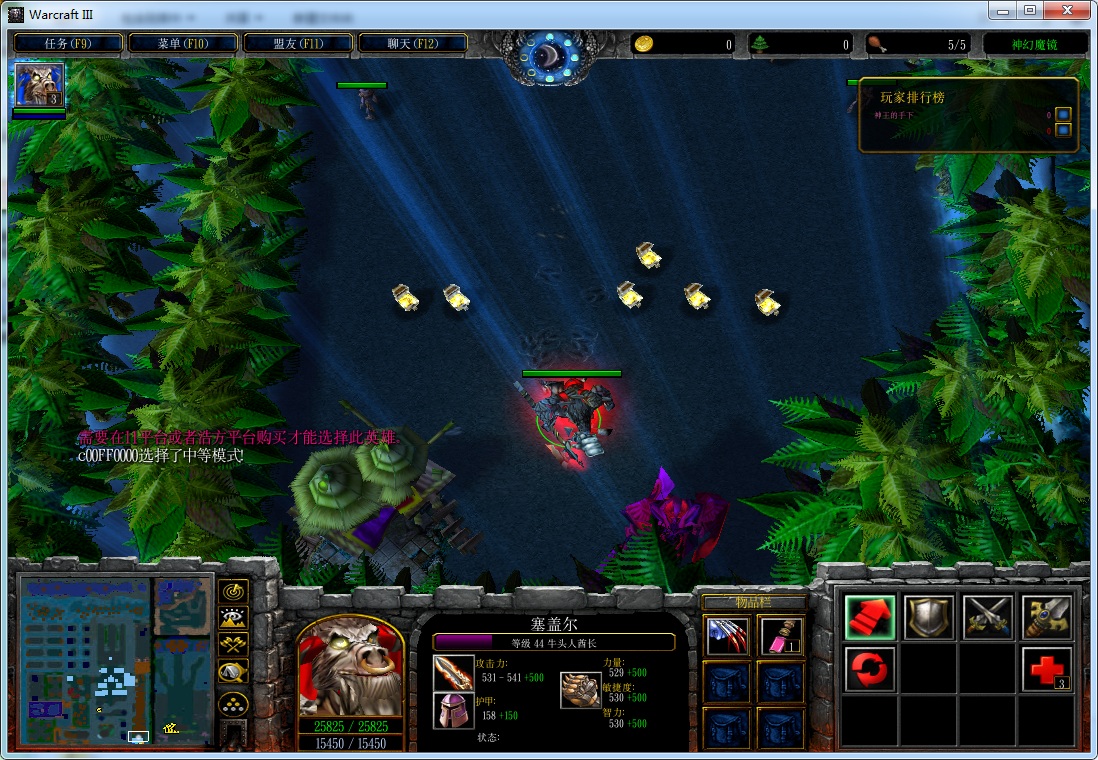Use the pink potion in inventory
Screen dimensions: 1098x760
point(781,636)
